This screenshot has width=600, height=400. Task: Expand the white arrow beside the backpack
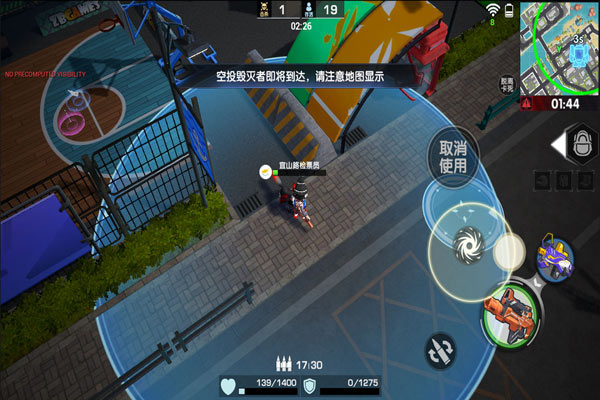click(558, 146)
